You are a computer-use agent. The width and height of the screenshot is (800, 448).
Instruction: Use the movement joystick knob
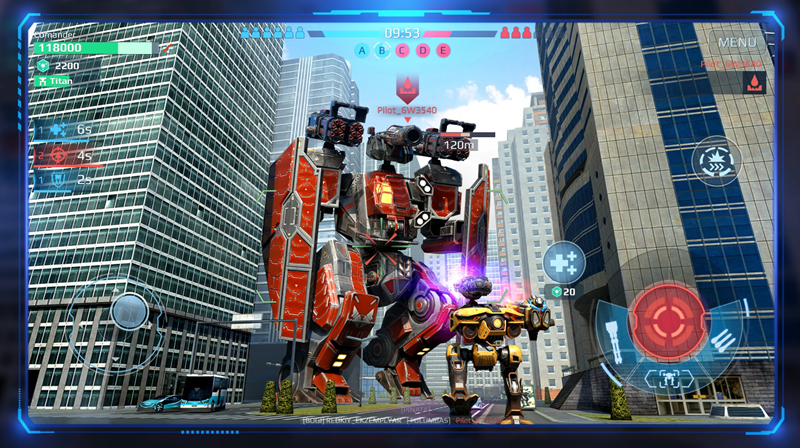tap(129, 310)
